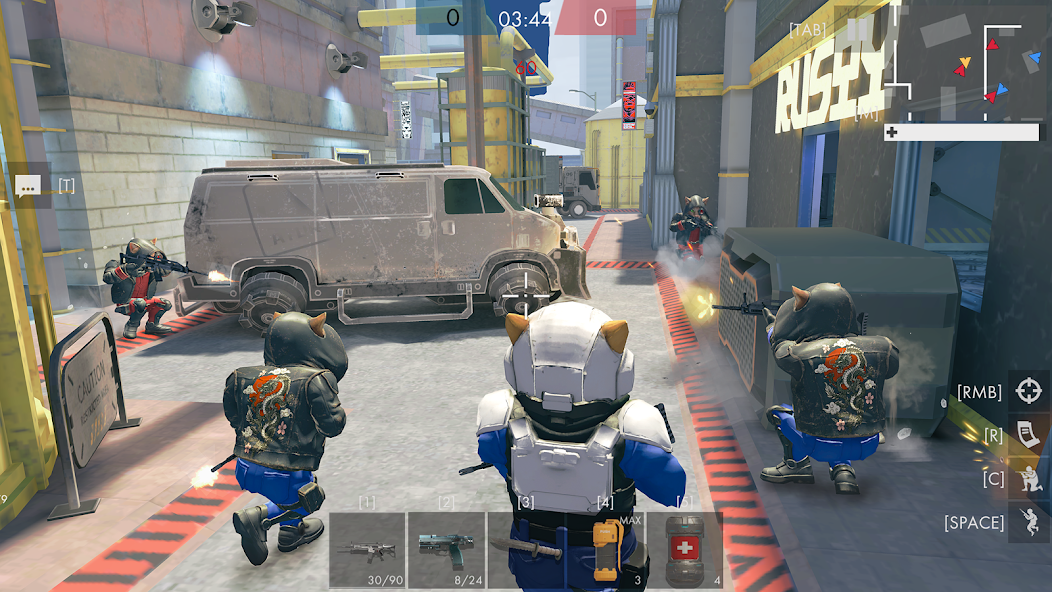1052x592 pixels.
Task: Open the chat speech-bubble icon
Action: [x=28, y=186]
